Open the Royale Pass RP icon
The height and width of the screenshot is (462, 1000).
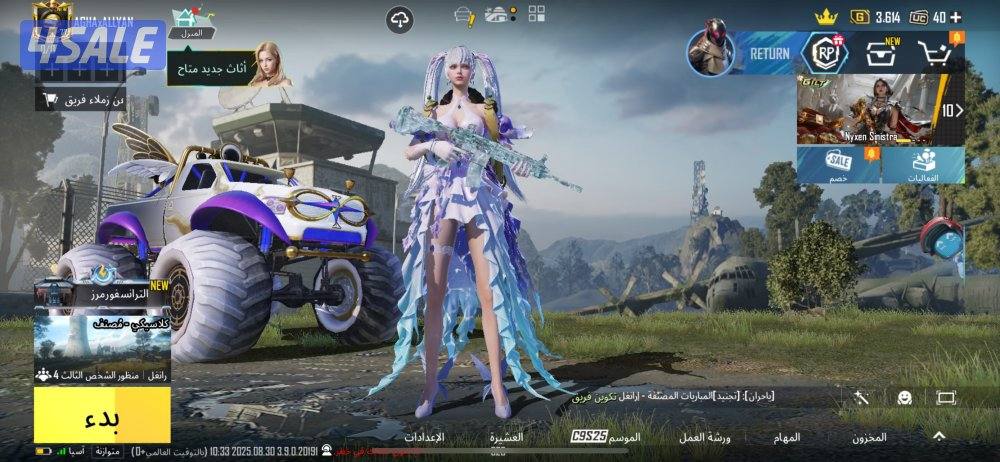826,53
